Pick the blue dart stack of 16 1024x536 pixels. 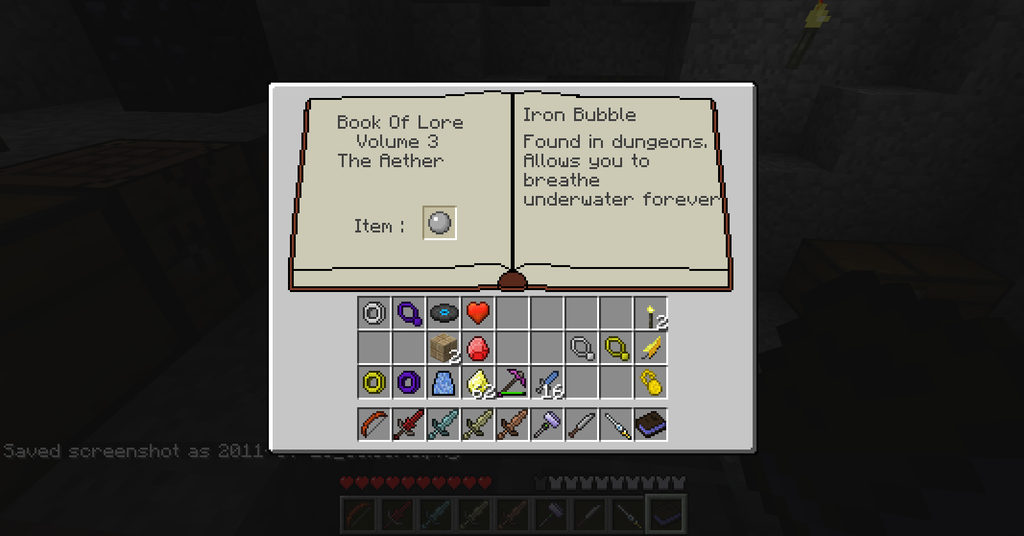(x=546, y=382)
